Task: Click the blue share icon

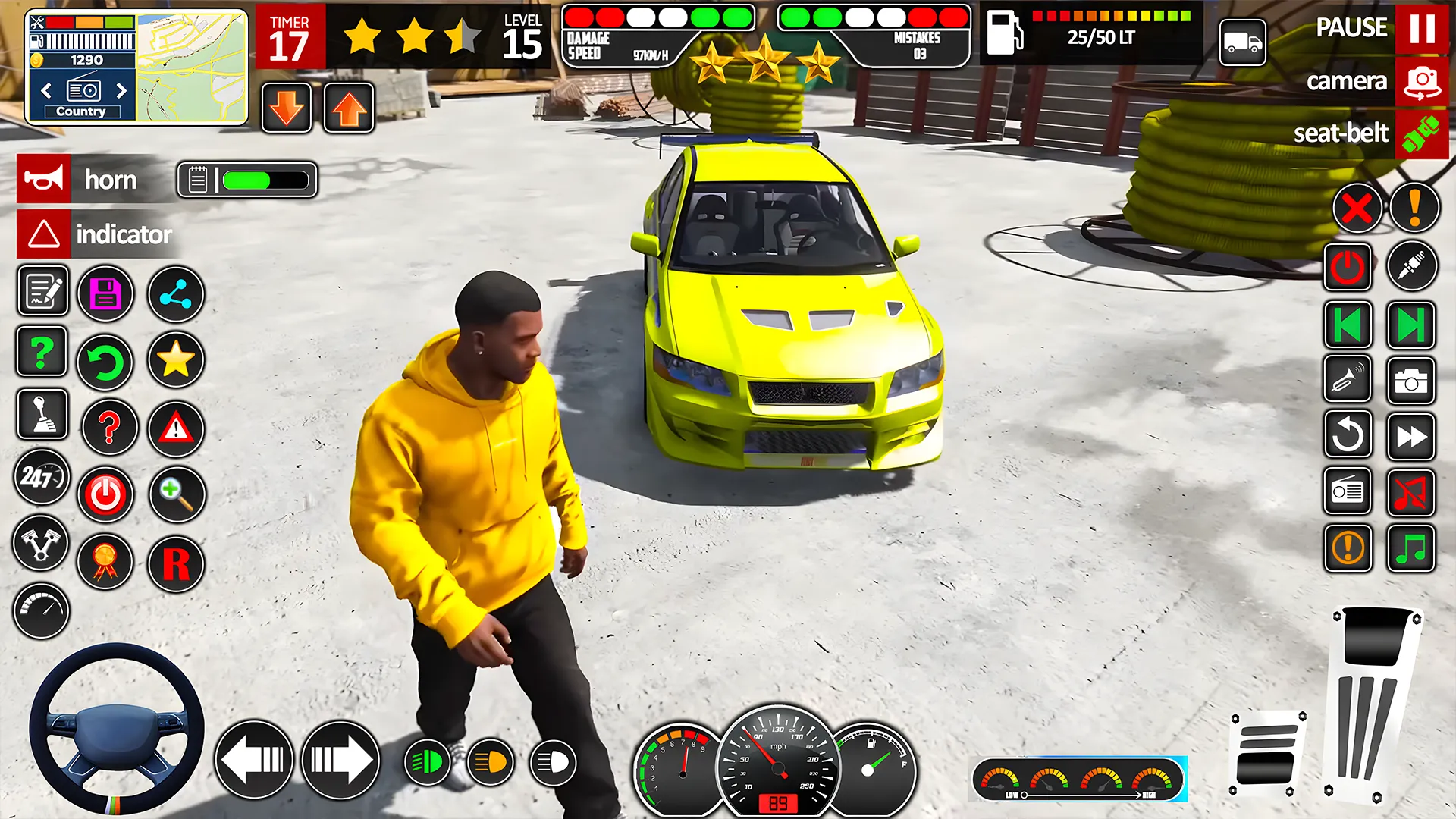Action: [x=175, y=293]
